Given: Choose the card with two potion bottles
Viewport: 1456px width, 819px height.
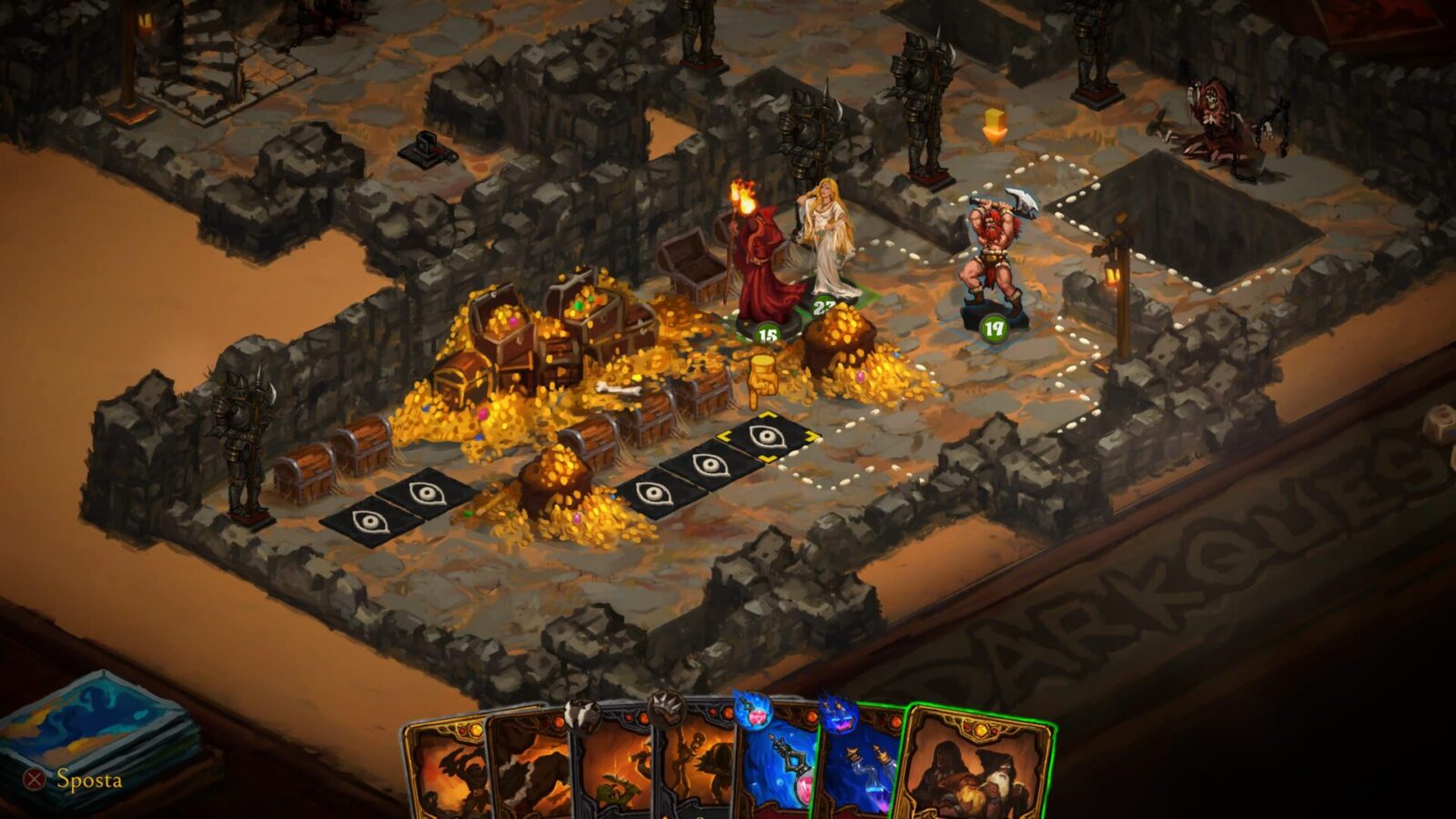Looking at the screenshot, I should tap(860, 769).
